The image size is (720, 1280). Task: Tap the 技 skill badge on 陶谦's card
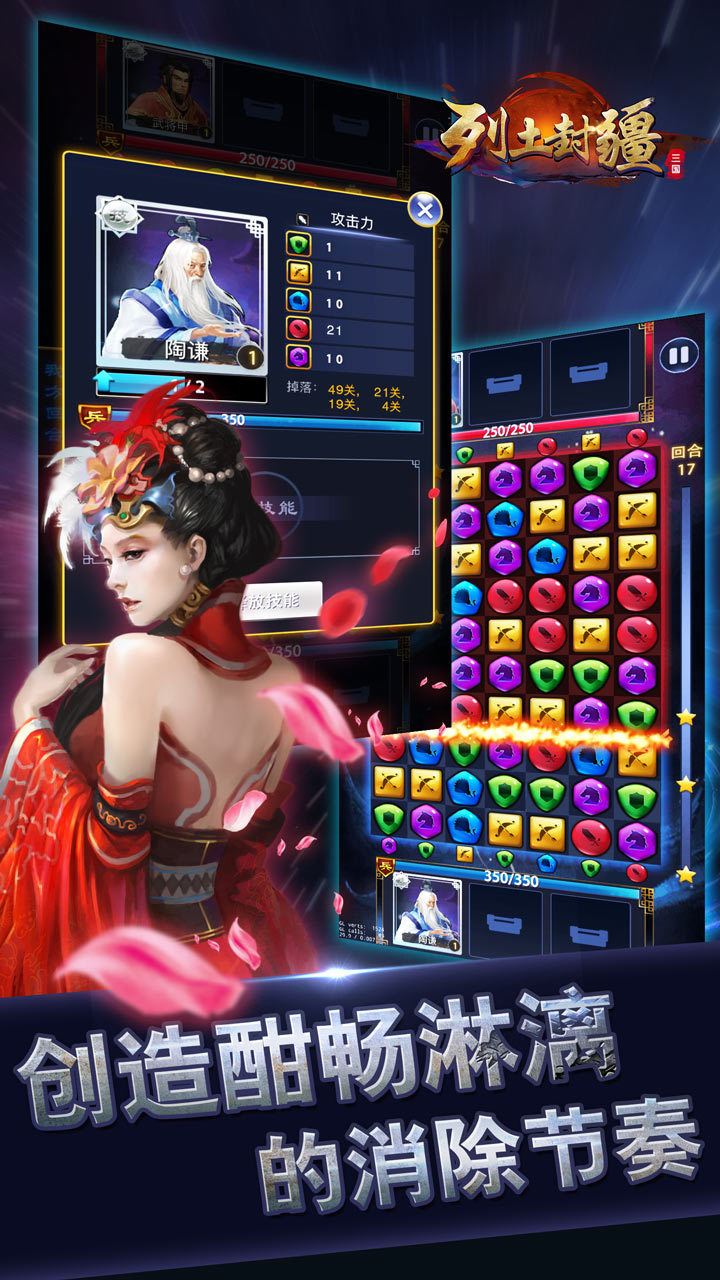(x=119, y=213)
